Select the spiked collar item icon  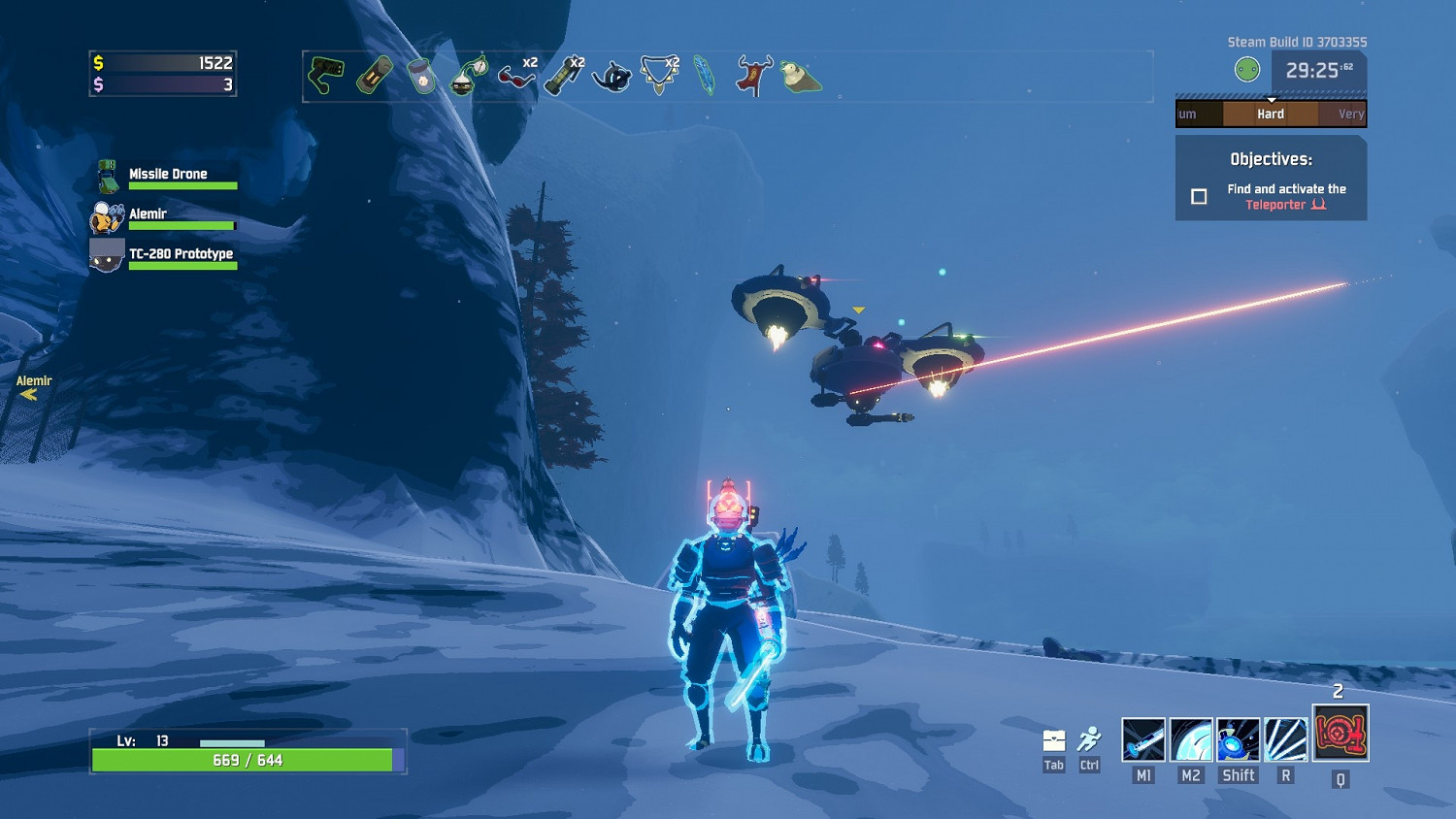pyautogui.click(x=658, y=76)
